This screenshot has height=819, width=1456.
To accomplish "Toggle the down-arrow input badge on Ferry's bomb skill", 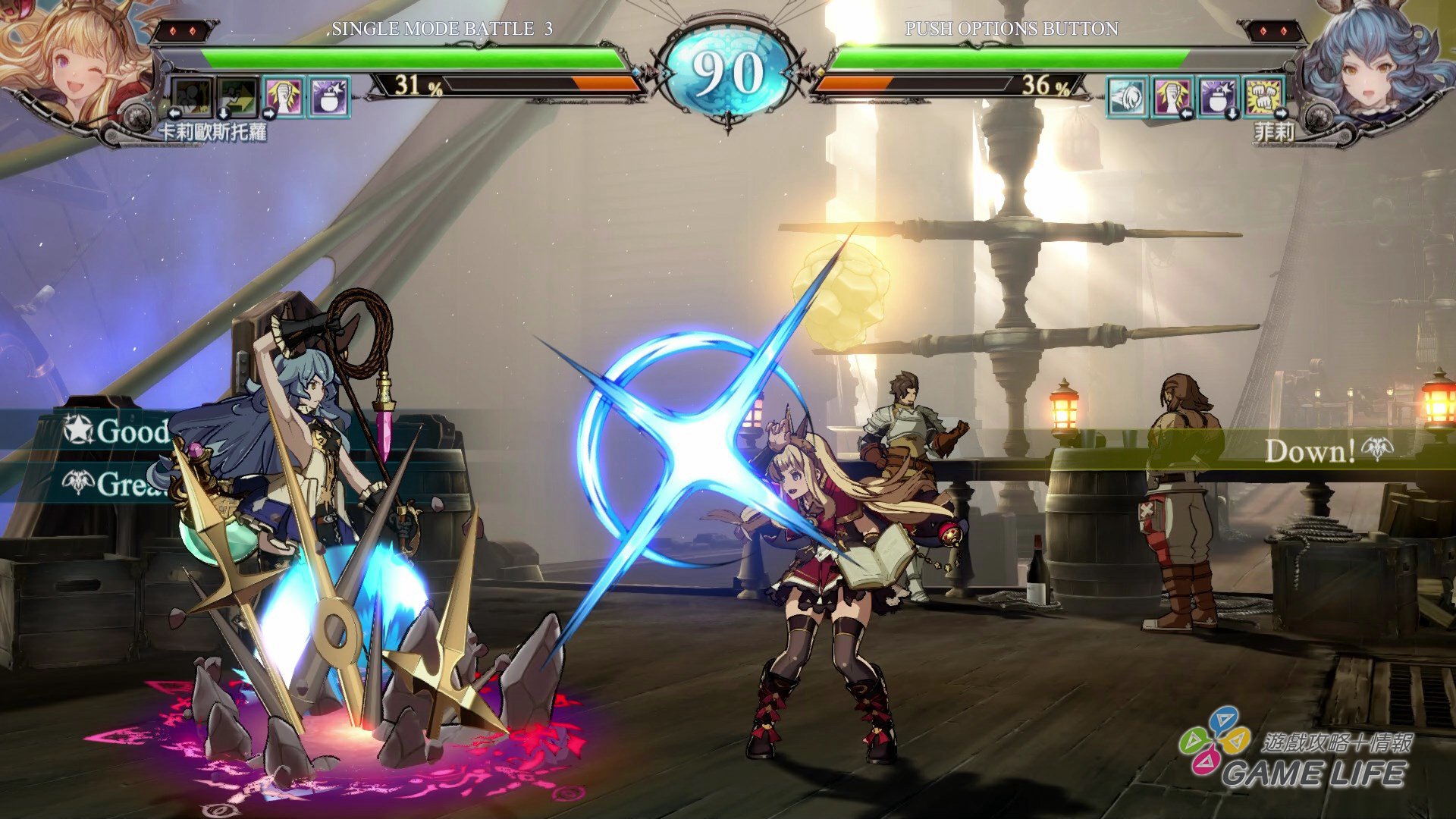I will point(1232,114).
